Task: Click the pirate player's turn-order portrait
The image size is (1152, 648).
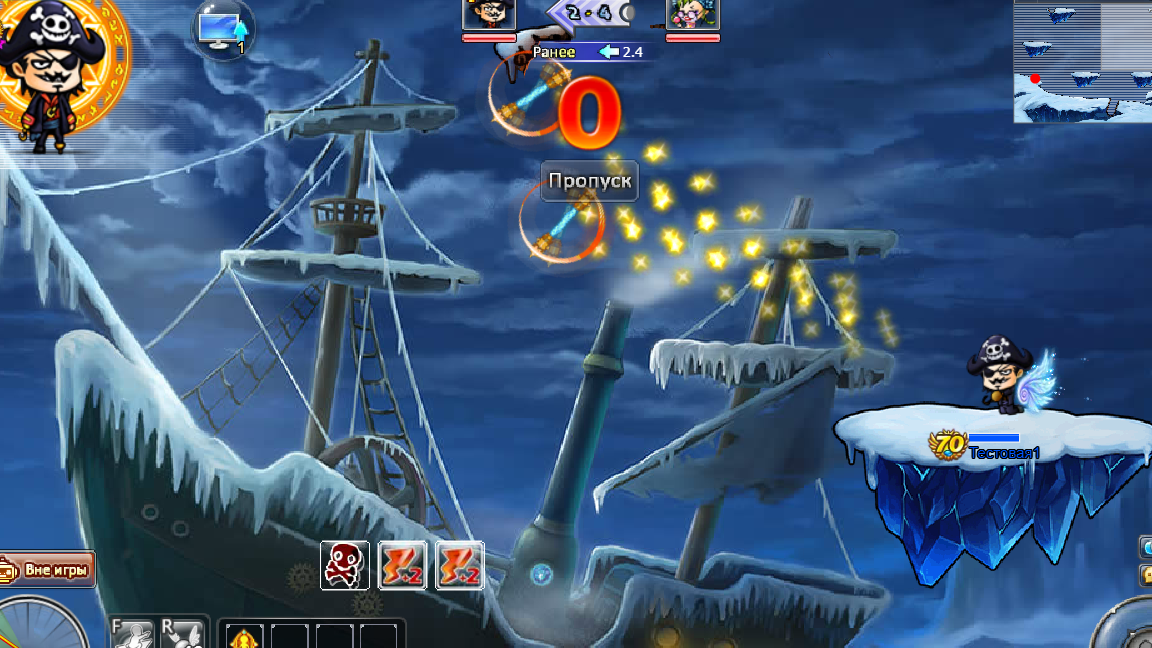Action: coord(489,15)
